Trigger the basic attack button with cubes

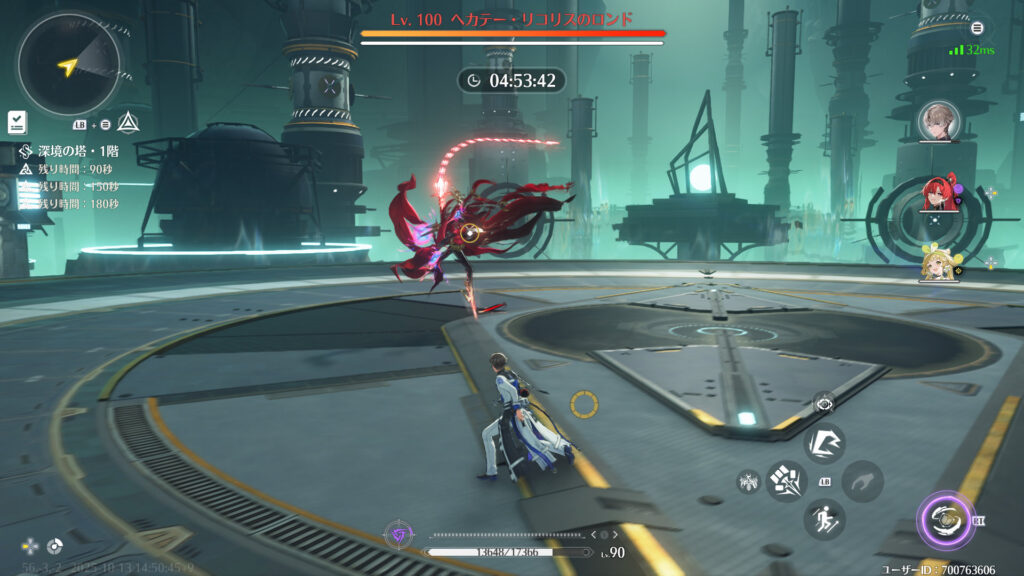tap(788, 481)
